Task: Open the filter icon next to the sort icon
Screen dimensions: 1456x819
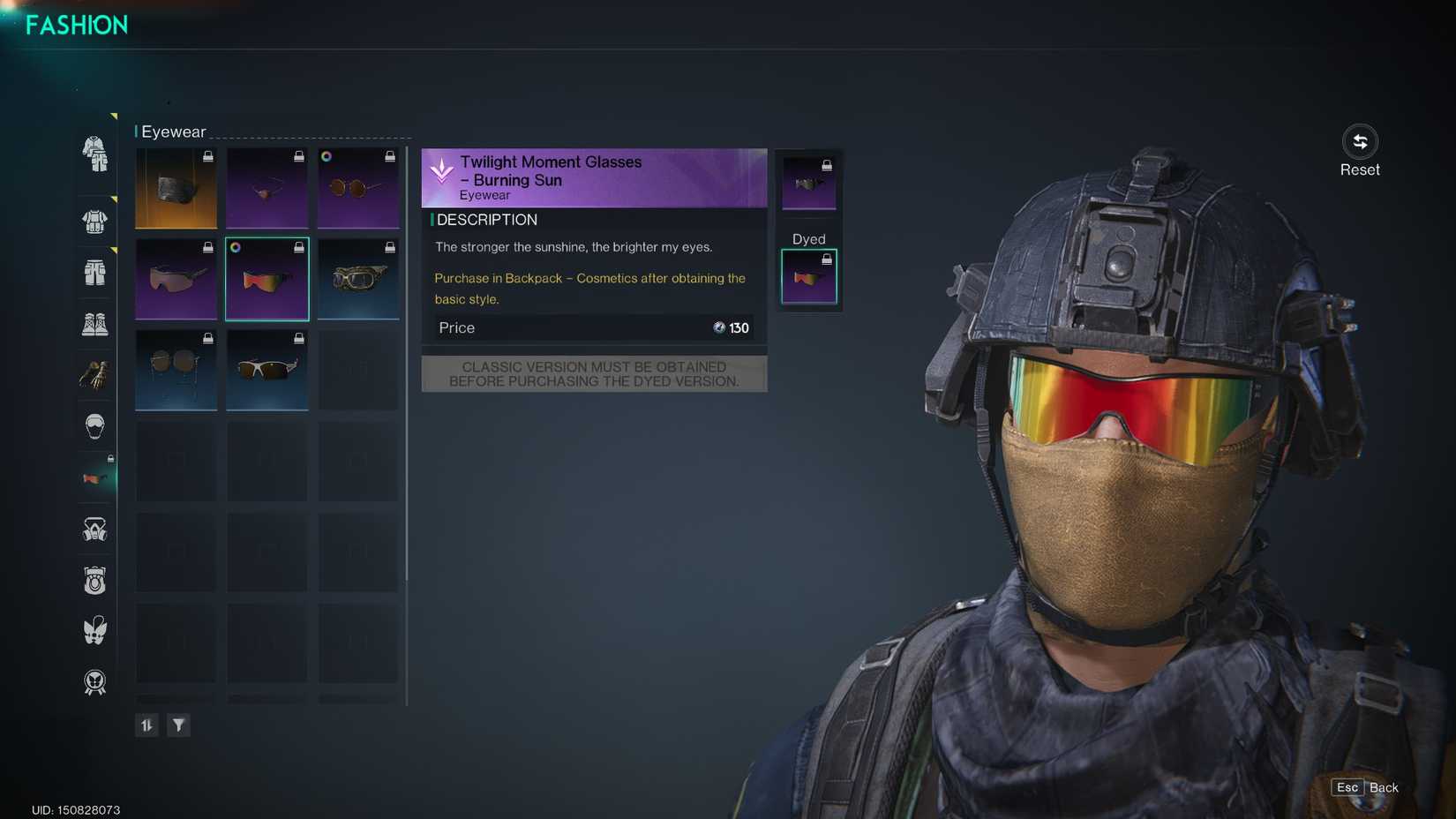Action: (x=179, y=725)
